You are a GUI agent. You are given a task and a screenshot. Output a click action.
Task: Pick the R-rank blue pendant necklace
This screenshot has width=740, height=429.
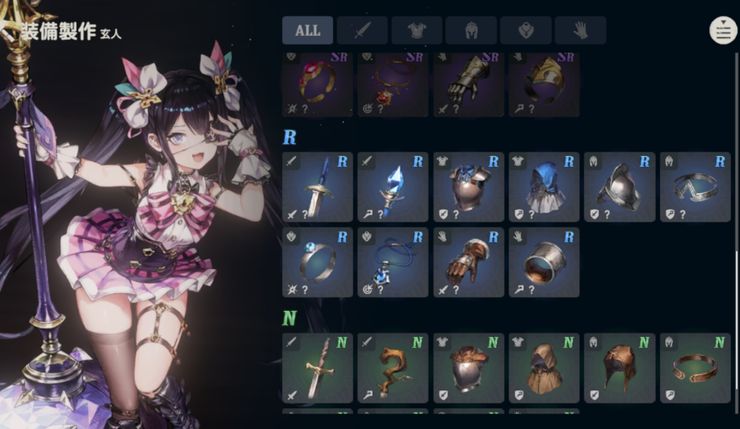point(393,262)
